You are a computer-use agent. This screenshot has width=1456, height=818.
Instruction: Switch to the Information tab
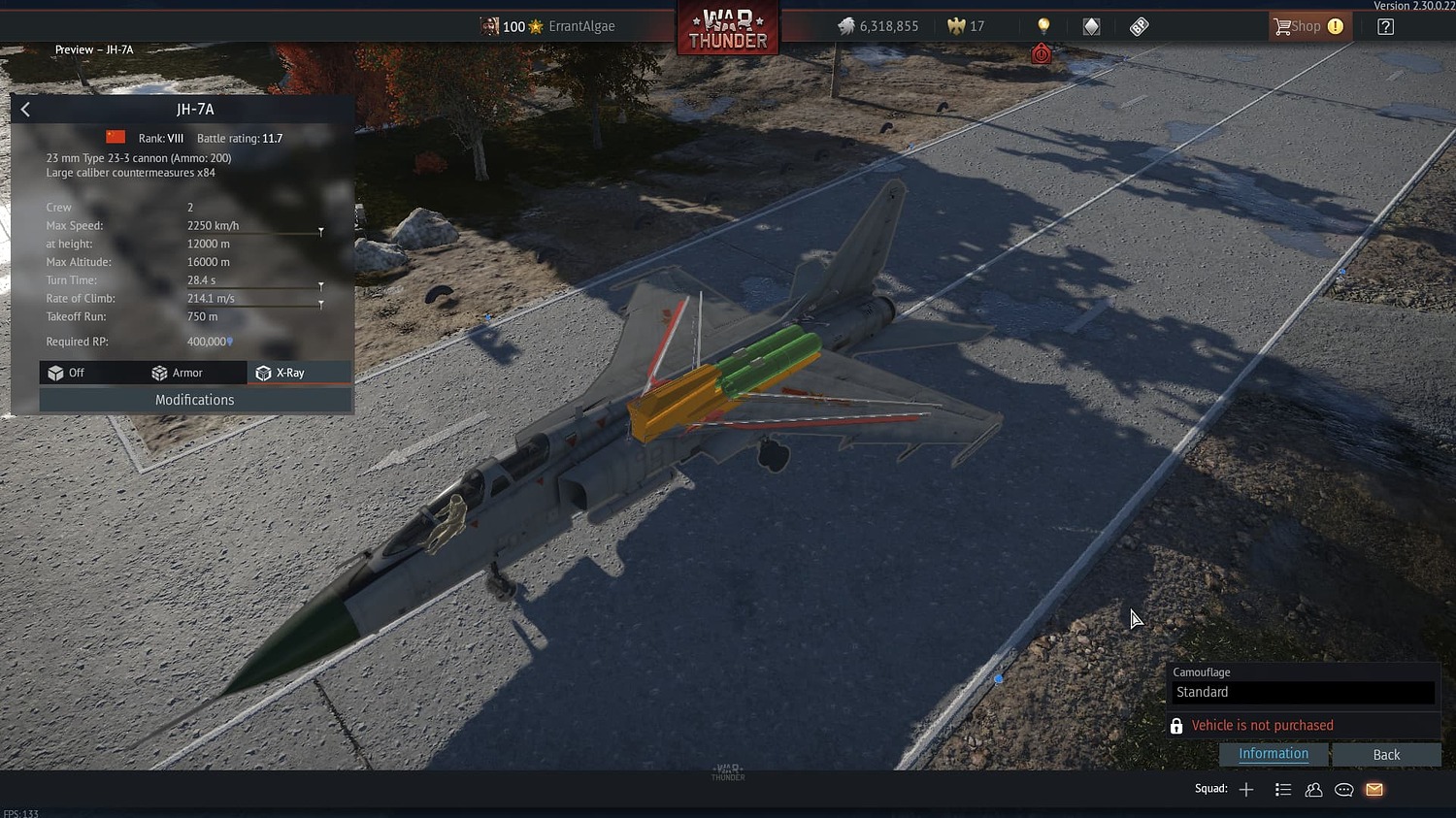[x=1274, y=753]
